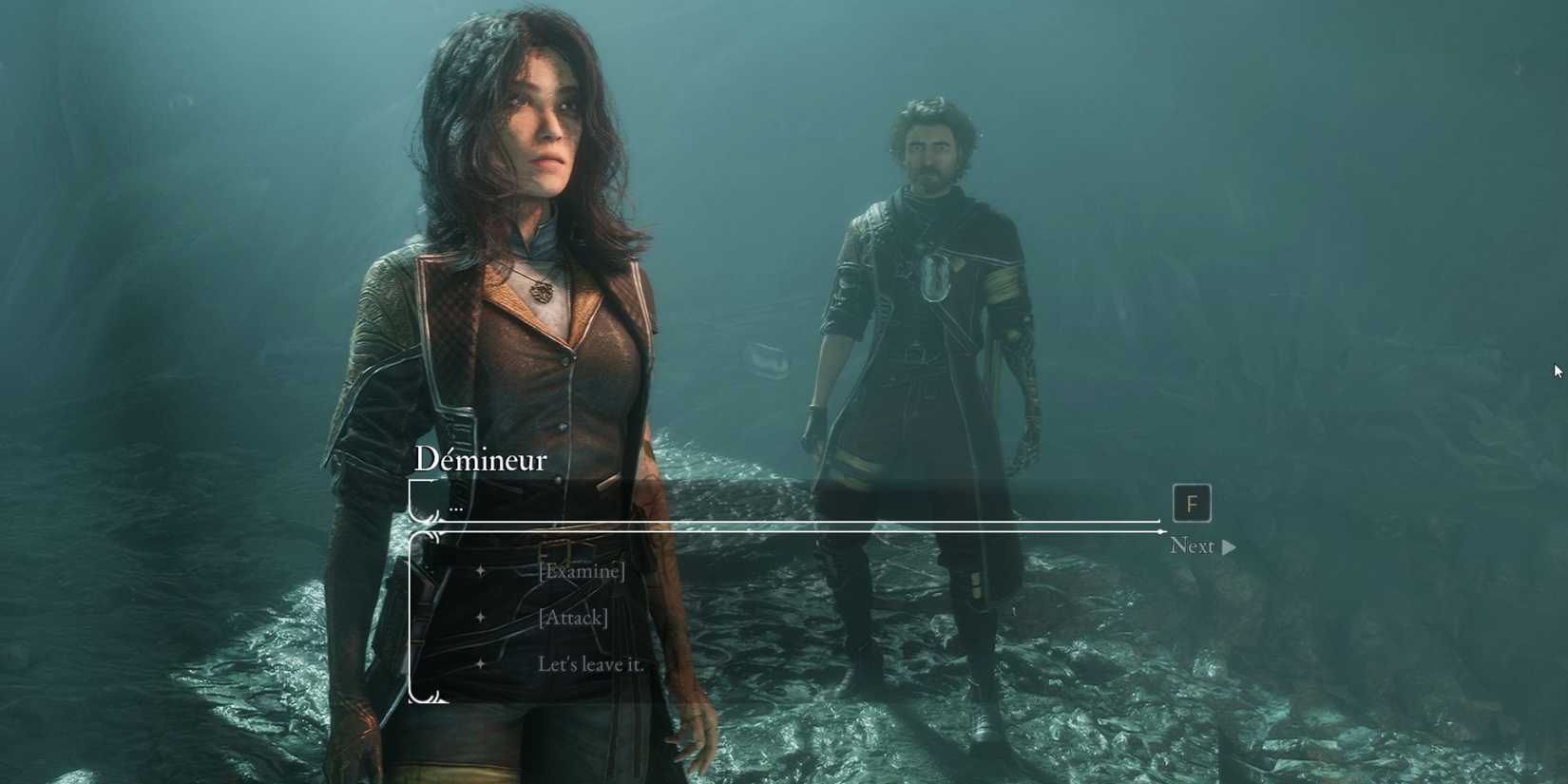
Task: Click the diamond marker beside [Attack]
Action: tap(482, 618)
